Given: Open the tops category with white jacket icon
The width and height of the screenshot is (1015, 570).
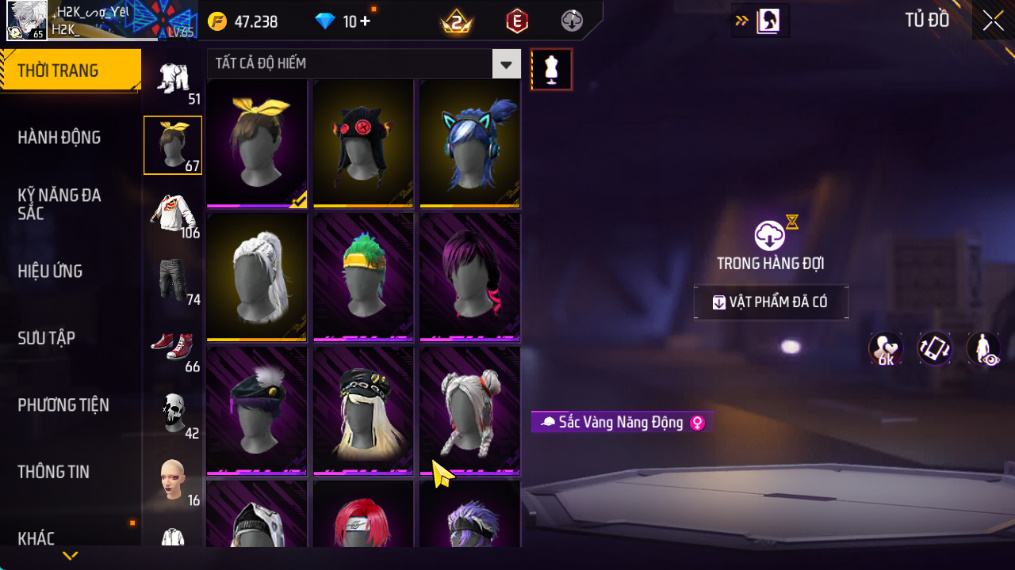Looking at the screenshot, I should point(173,213).
